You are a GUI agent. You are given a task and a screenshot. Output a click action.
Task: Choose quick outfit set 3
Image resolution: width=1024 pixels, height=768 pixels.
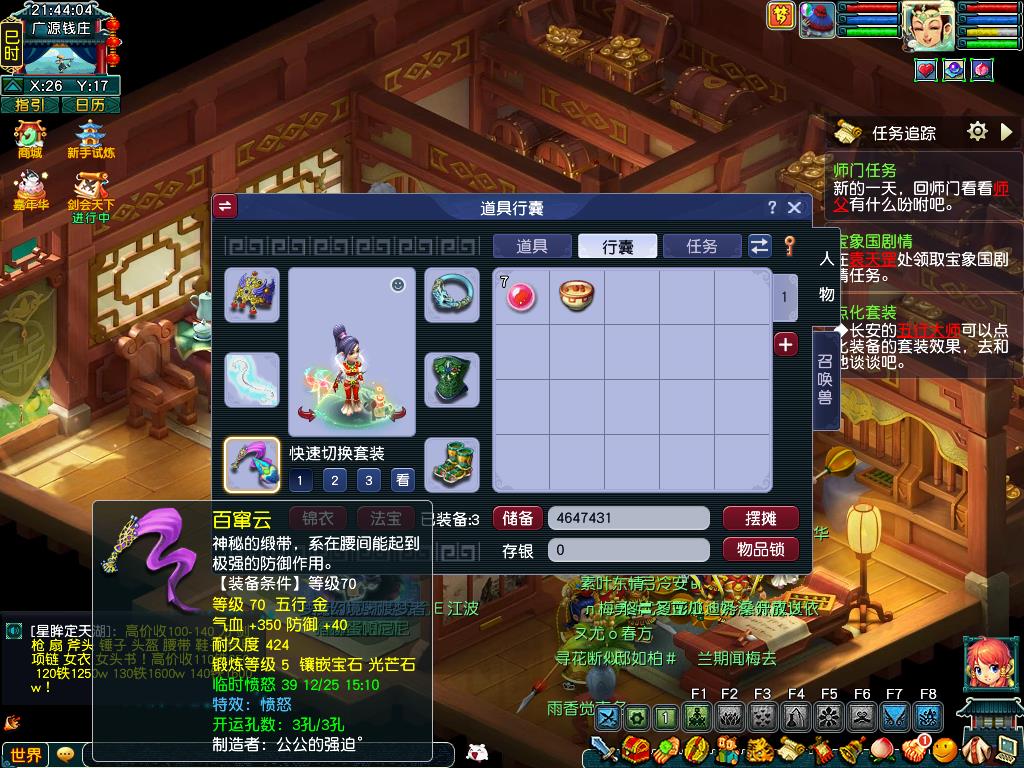click(369, 481)
